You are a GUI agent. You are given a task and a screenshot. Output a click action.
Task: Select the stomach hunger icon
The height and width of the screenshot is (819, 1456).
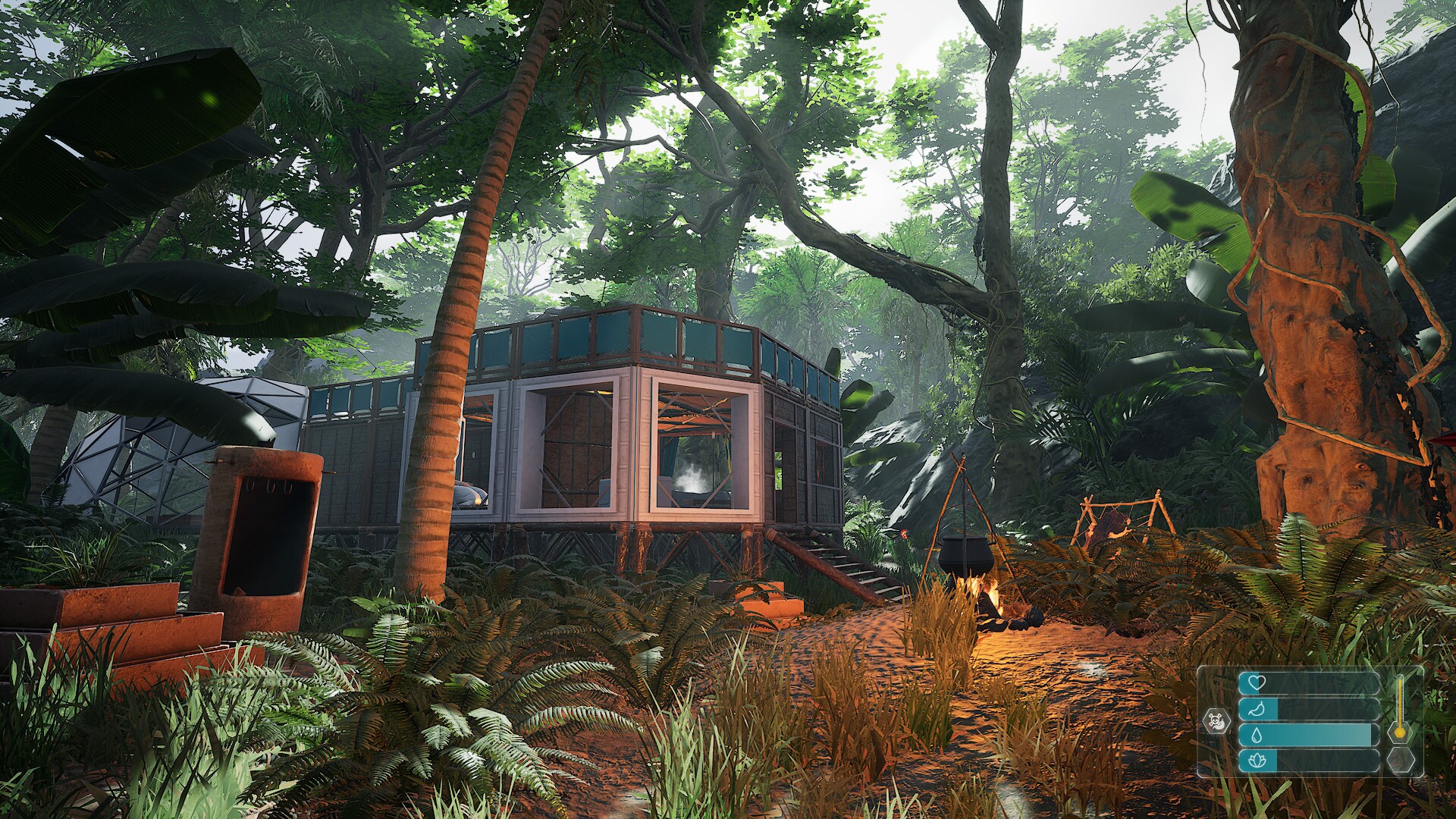coord(1256,710)
